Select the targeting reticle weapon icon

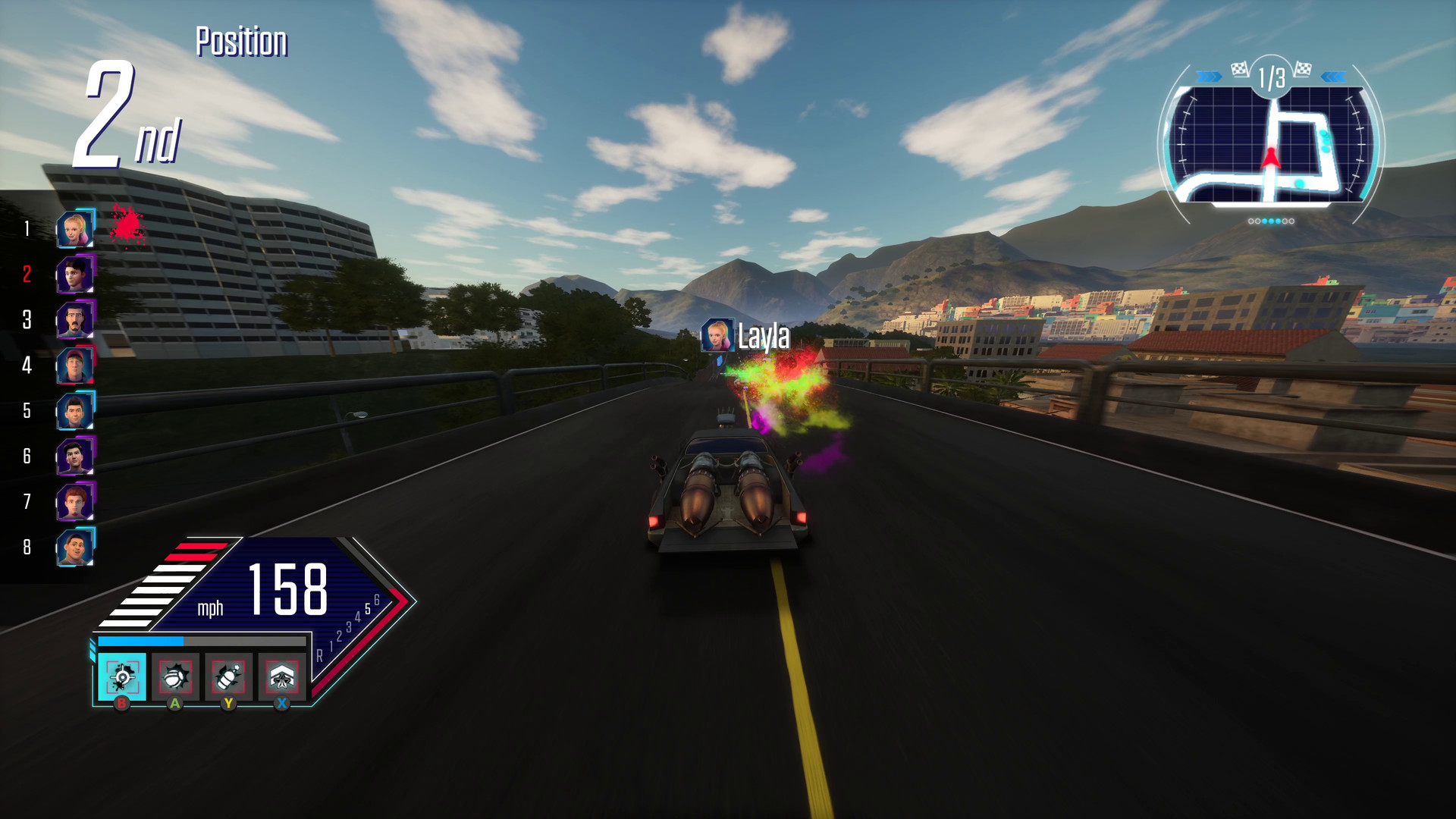[123, 676]
